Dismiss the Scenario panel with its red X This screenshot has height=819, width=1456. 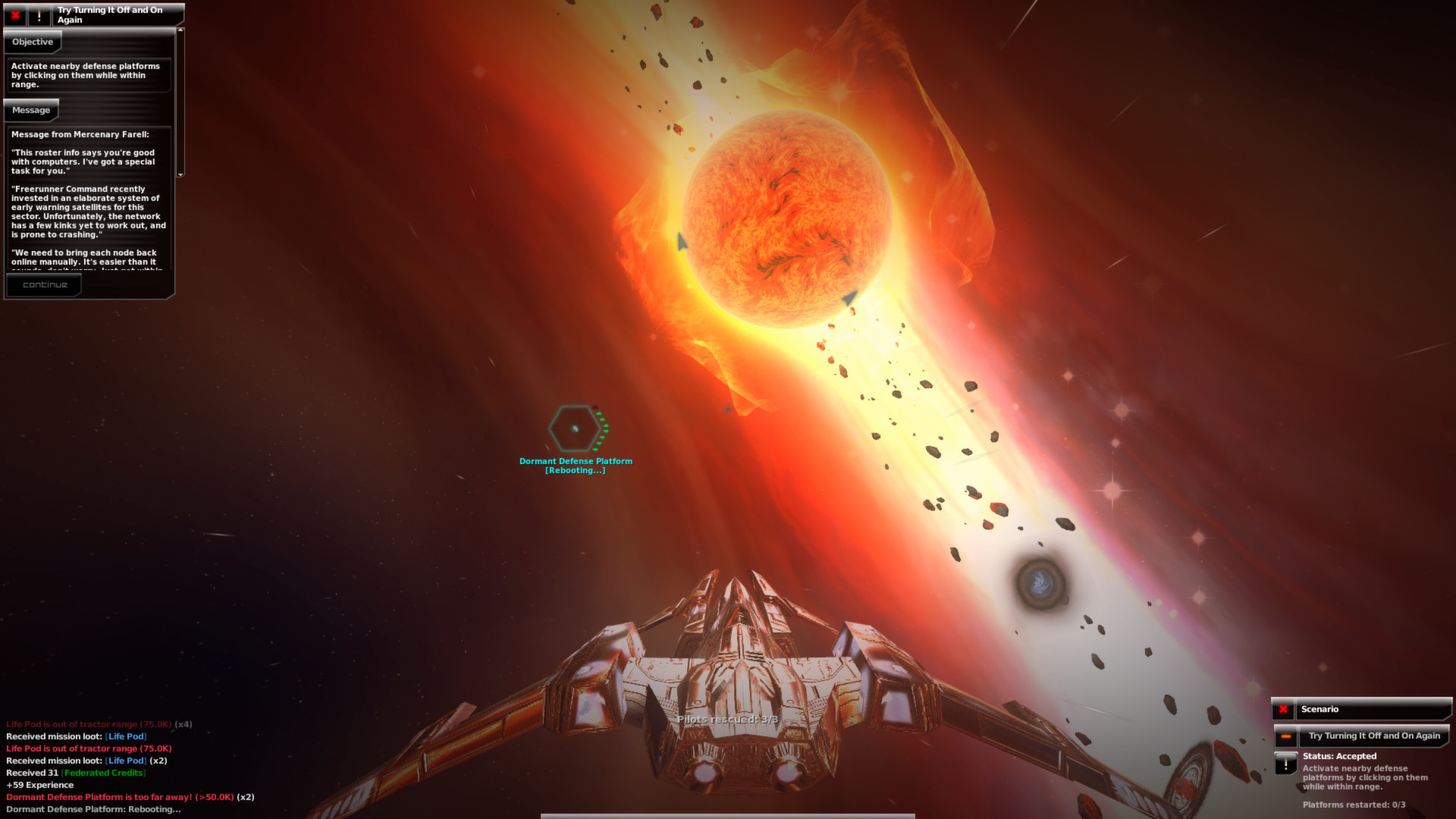(x=1282, y=709)
